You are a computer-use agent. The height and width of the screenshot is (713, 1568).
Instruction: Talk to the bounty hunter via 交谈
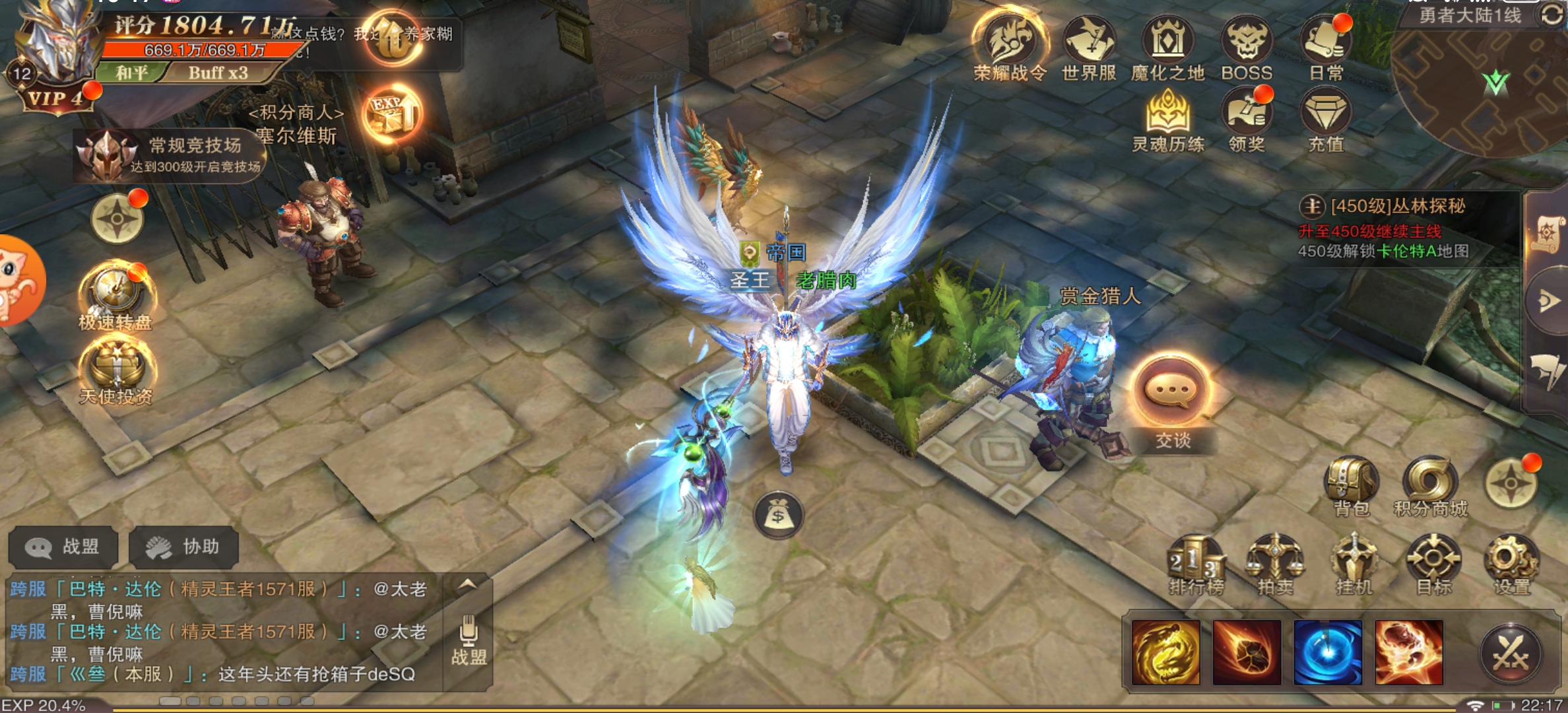1172,395
